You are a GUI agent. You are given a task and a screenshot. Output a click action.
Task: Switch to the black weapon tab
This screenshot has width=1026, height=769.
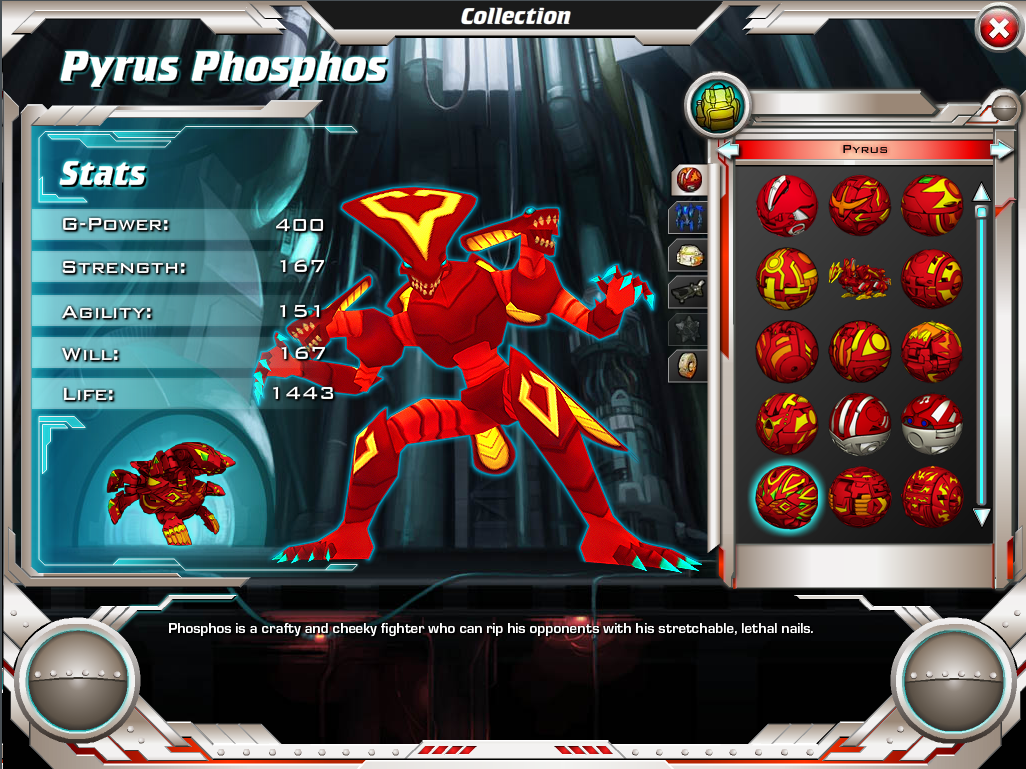click(689, 292)
